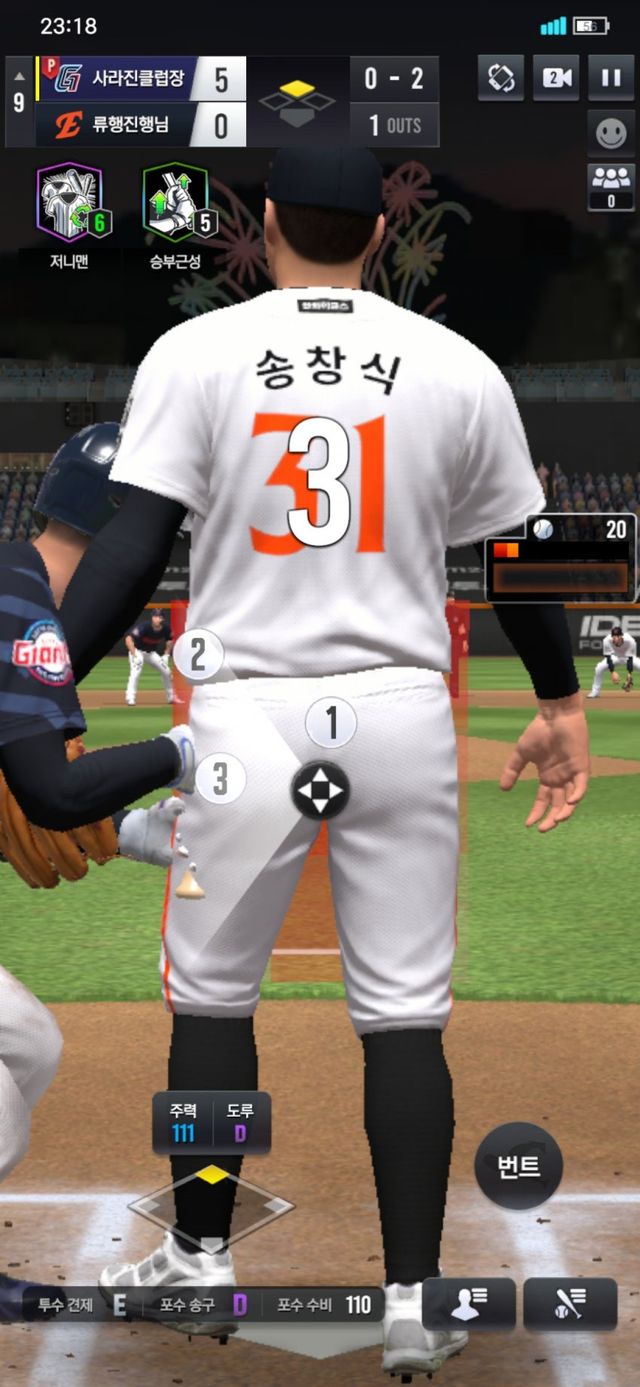The height and width of the screenshot is (1387, 640).
Task: Open the player lineup list button
Action: pyautogui.click(x=469, y=1304)
